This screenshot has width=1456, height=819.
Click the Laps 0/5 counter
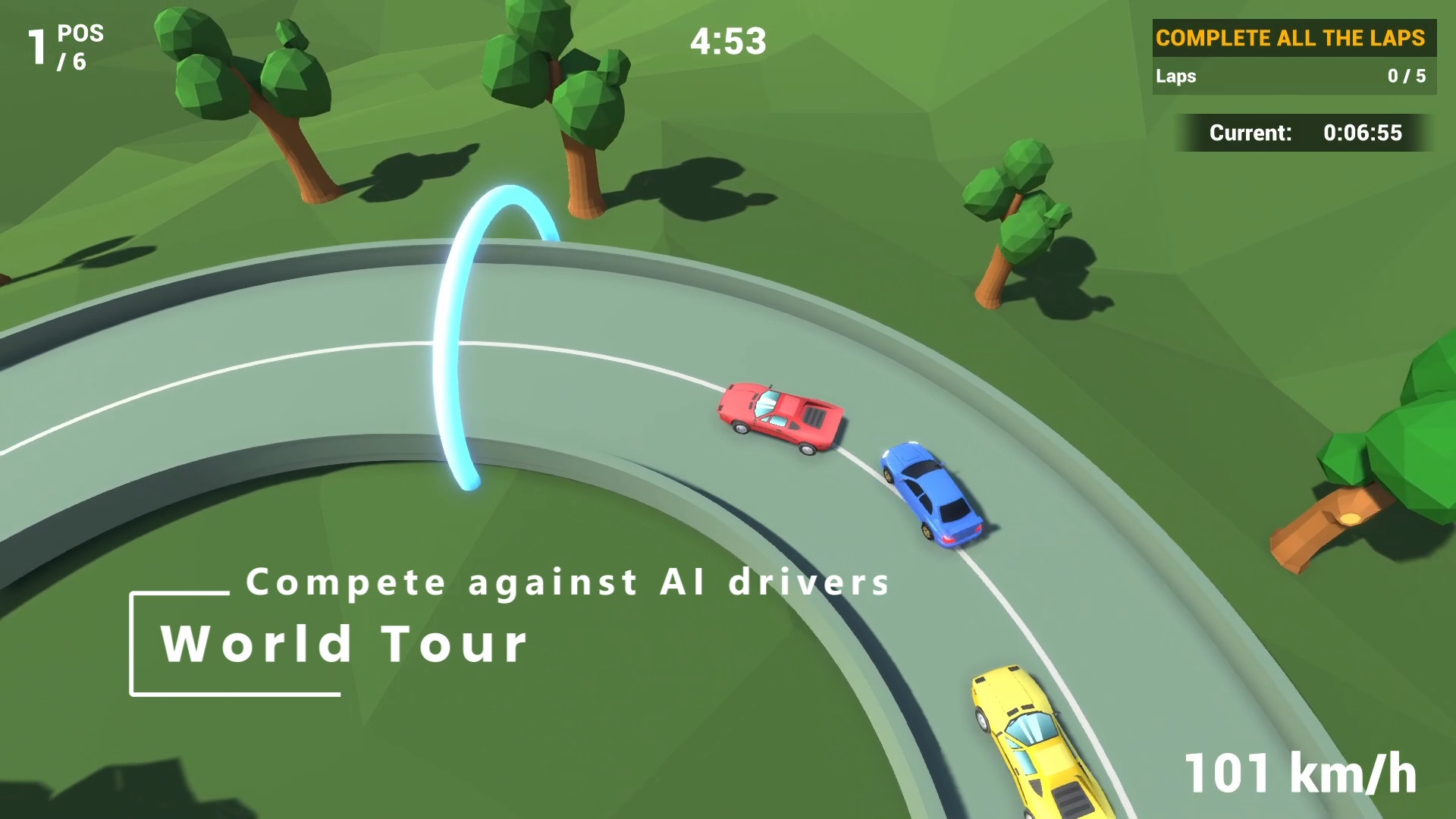1293,76
